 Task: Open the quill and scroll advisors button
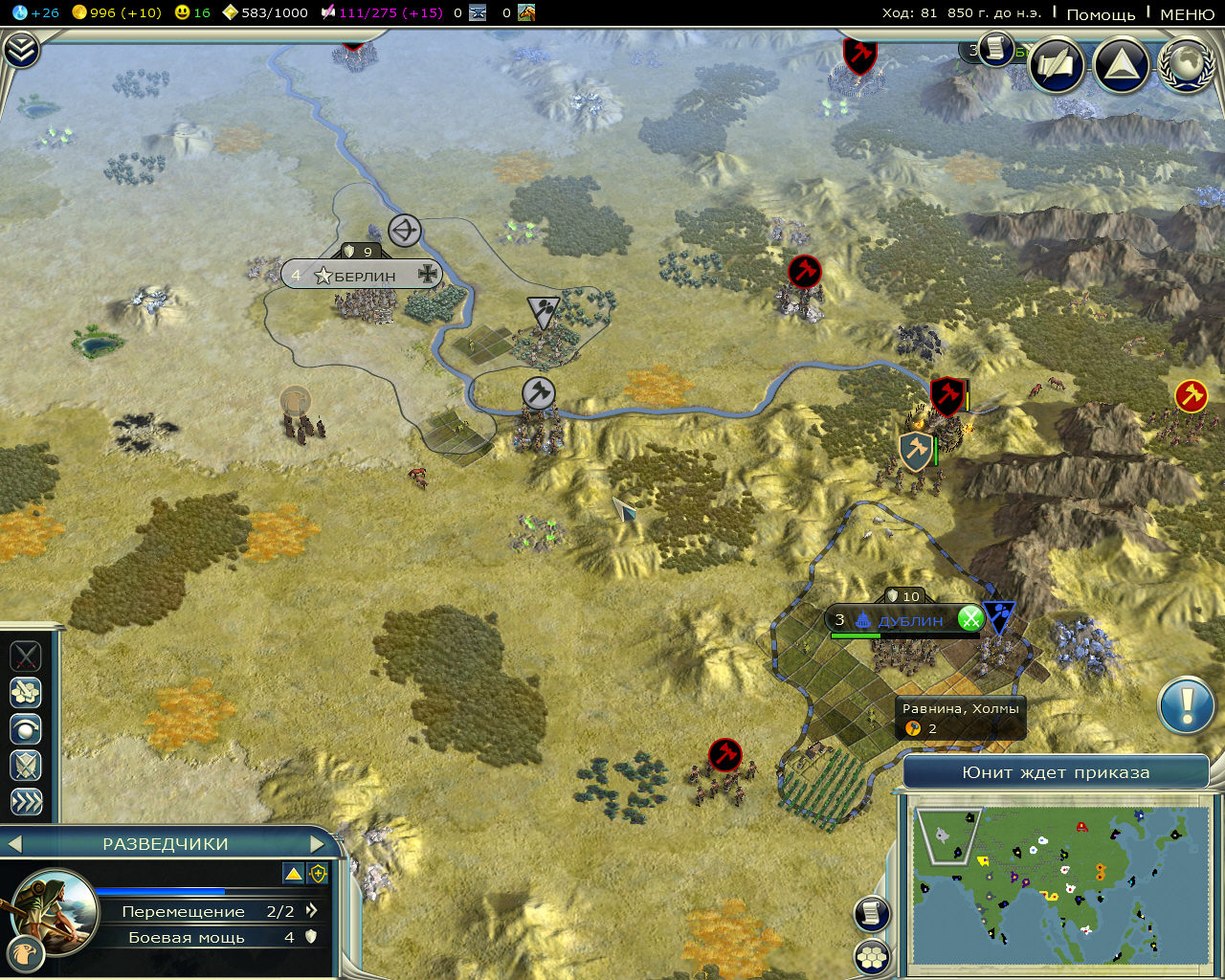click(1056, 64)
